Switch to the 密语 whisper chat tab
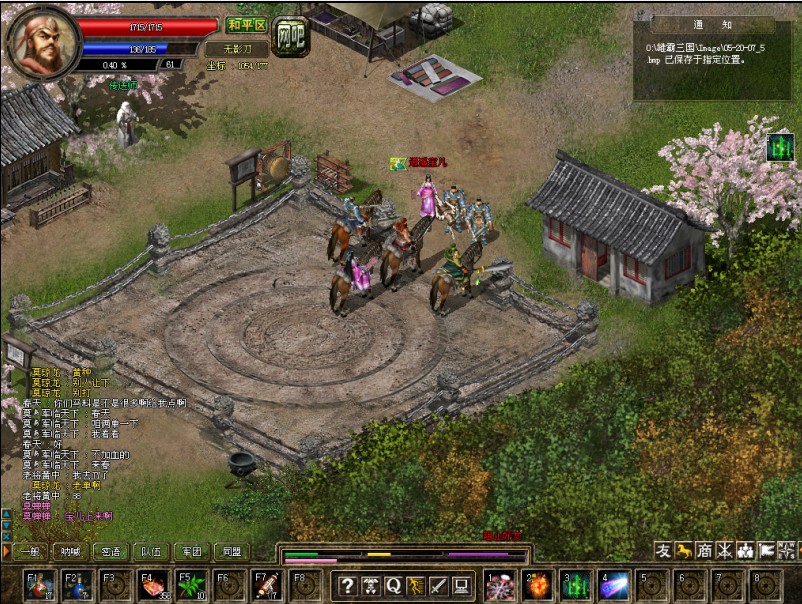The image size is (802, 604). tap(108, 551)
